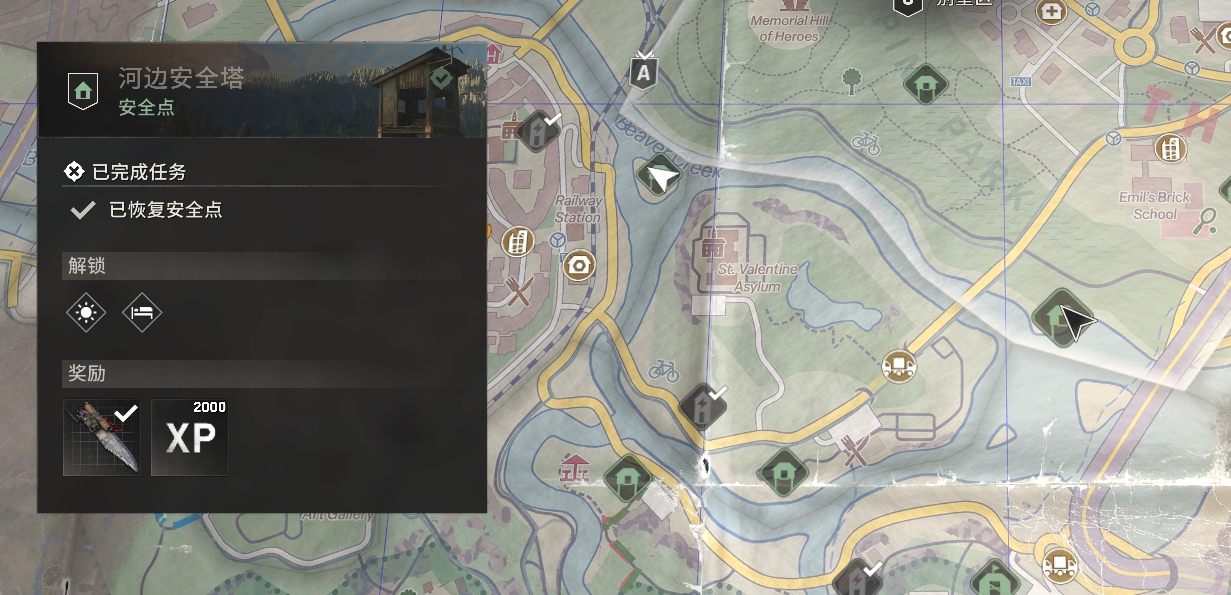The image size is (1231, 595).
Task: Inspect the blade weapon reward tile
Action: tap(102, 437)
